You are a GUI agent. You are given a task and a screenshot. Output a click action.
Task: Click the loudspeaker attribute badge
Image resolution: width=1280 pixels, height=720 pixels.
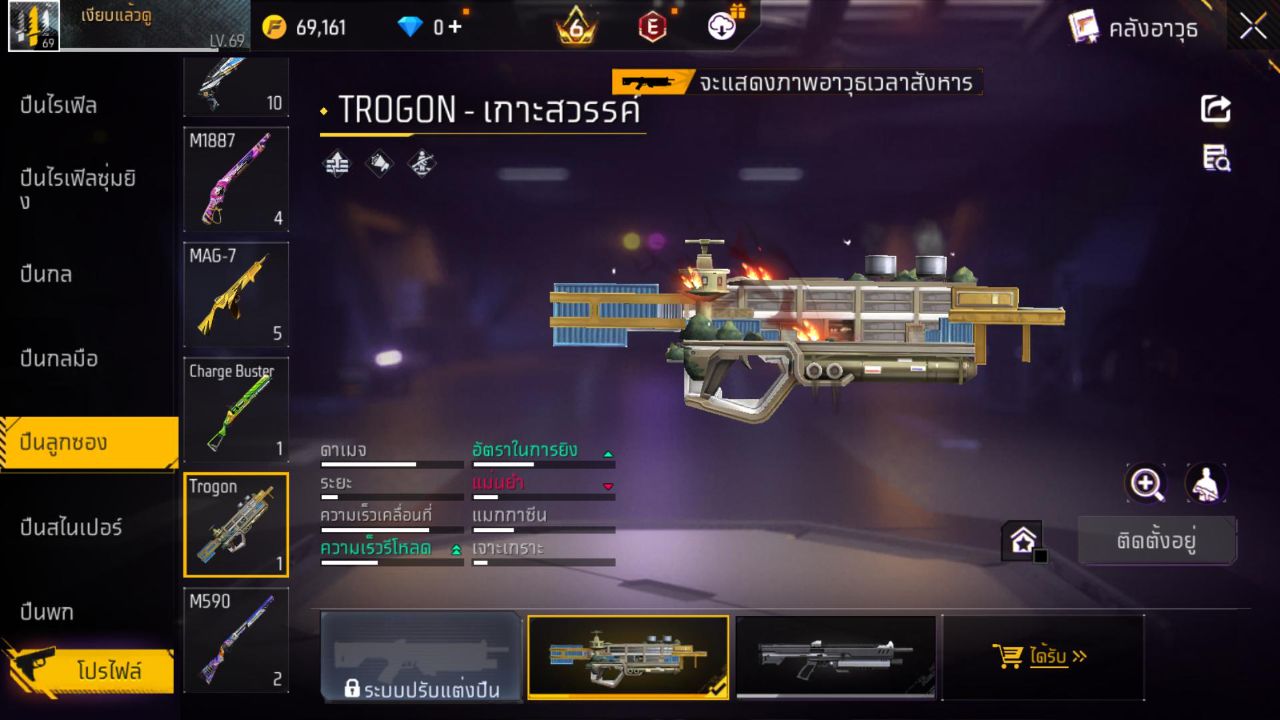pos(378,162)
